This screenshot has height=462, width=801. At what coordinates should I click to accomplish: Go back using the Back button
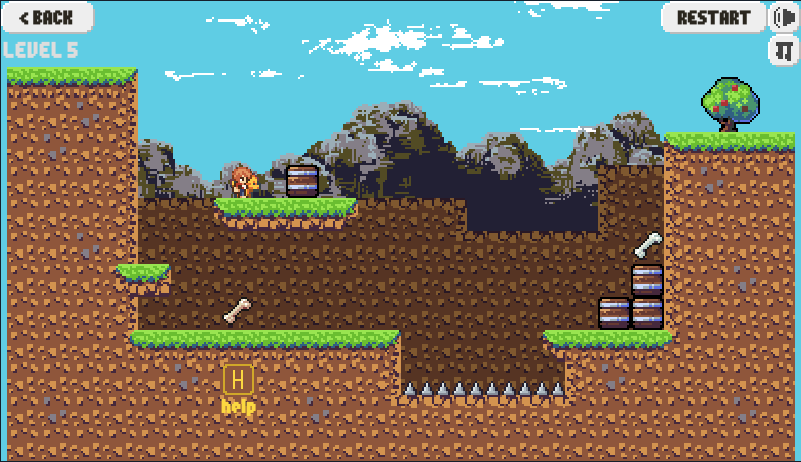[x=47, y=17]
